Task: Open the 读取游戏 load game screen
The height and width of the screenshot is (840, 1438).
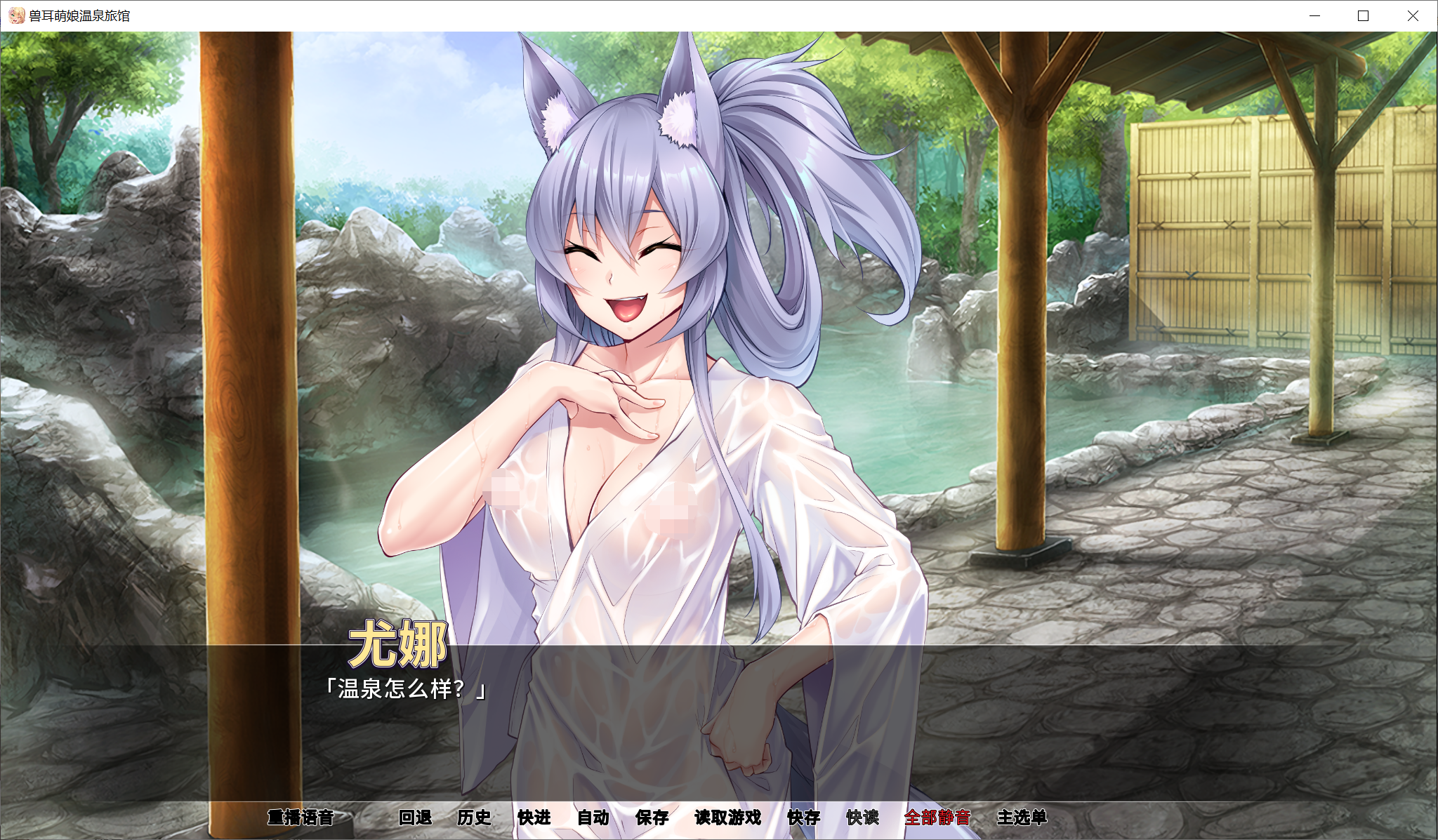Action: click(x=727, y=818)
